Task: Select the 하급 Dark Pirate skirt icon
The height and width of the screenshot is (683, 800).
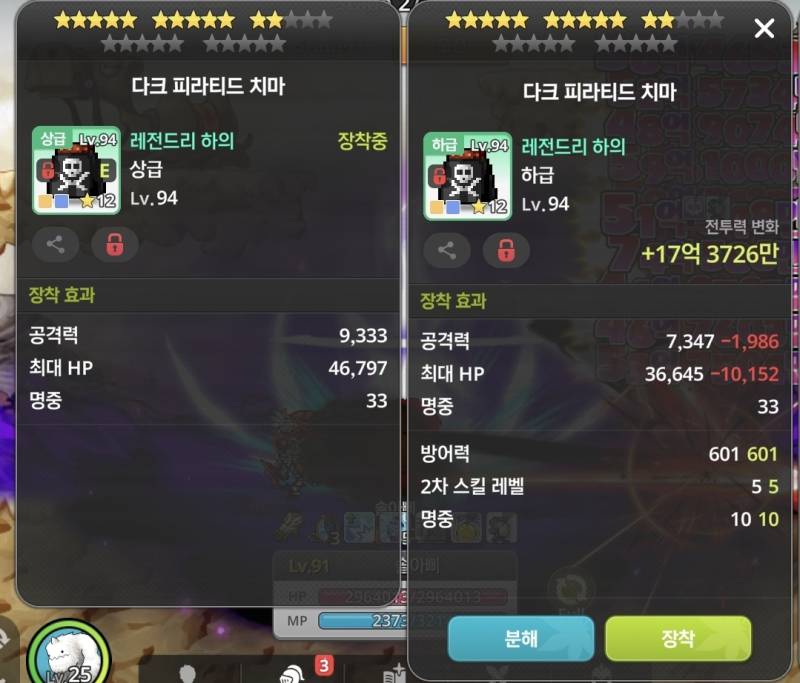Action: tap(467, 176)
